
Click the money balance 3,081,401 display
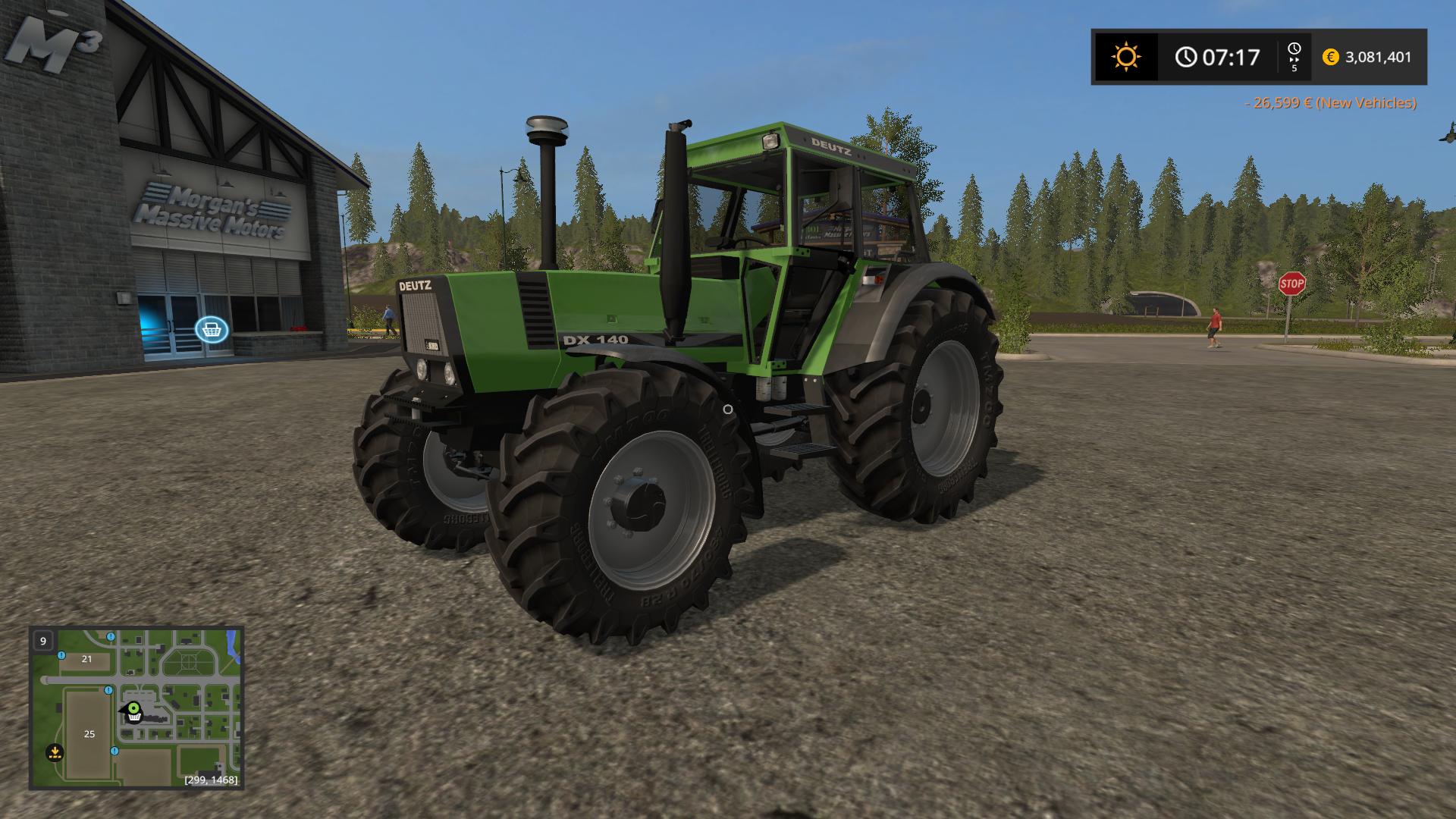click(x=1375, y=56)
